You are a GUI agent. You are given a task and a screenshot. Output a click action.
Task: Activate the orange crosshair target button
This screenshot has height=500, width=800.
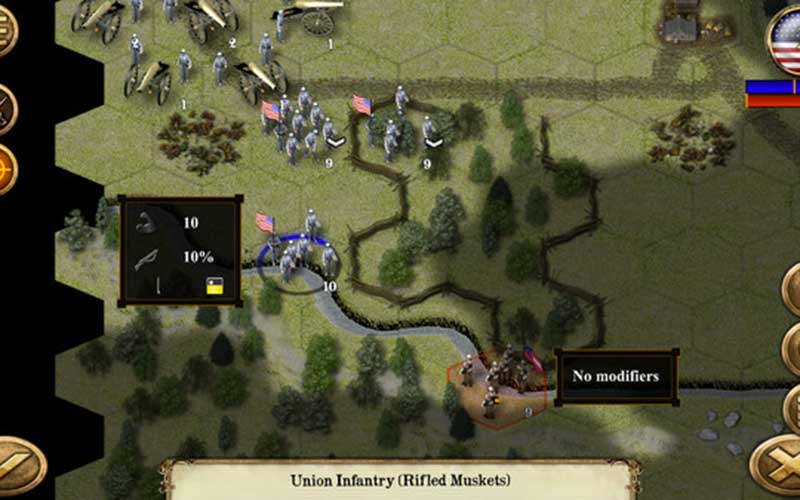5,168
